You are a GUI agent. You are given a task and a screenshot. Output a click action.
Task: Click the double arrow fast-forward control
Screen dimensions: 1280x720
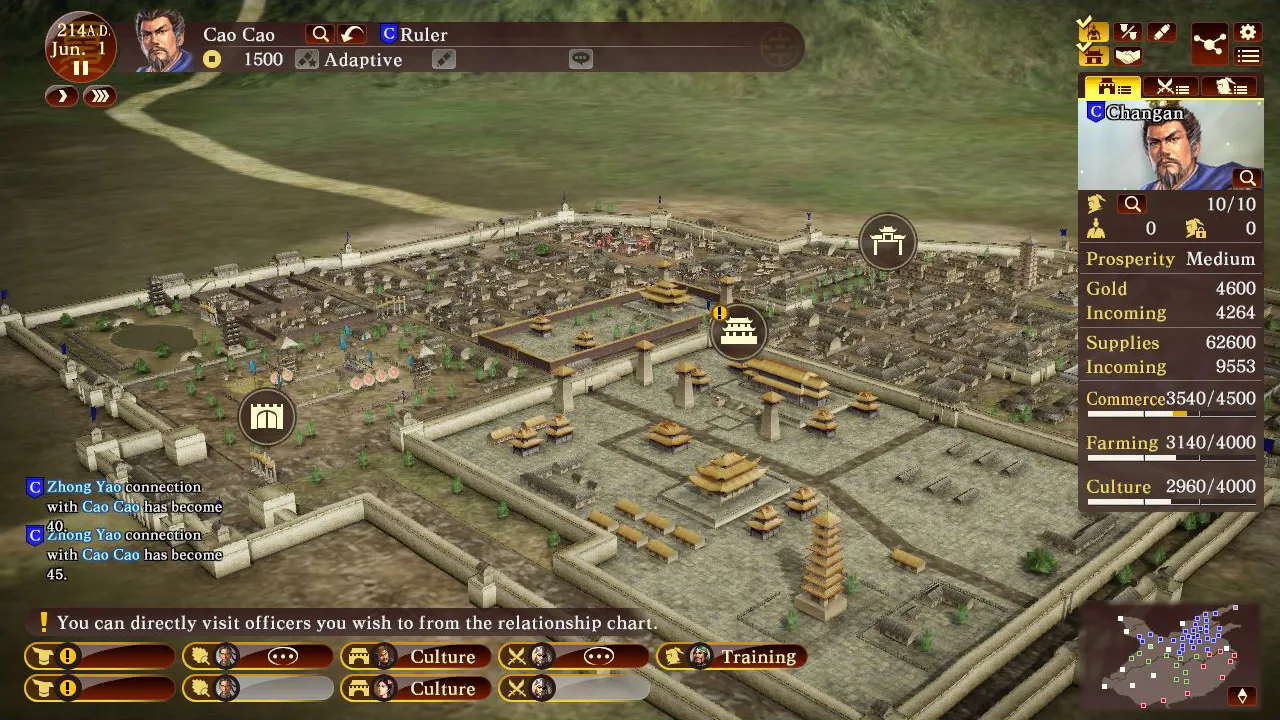pos(99,96)
